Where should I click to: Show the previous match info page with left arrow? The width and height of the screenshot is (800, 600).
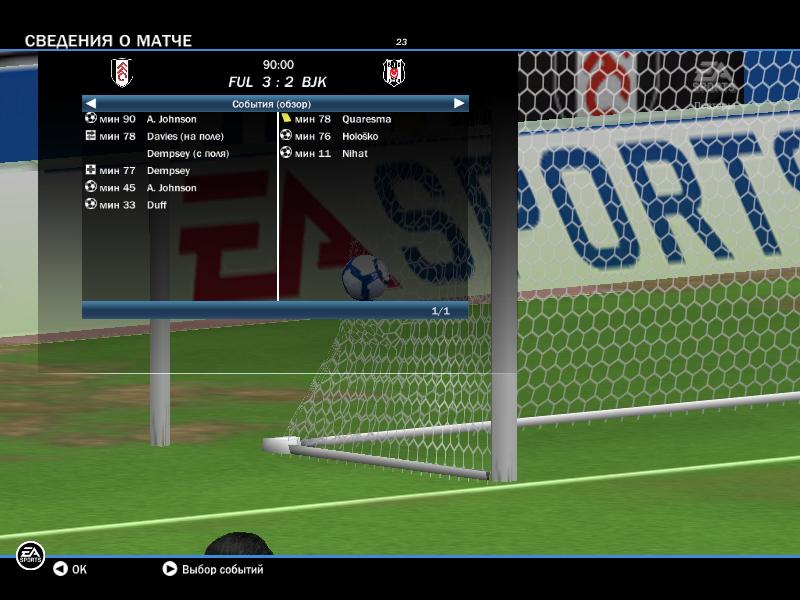tap(91, 103)
